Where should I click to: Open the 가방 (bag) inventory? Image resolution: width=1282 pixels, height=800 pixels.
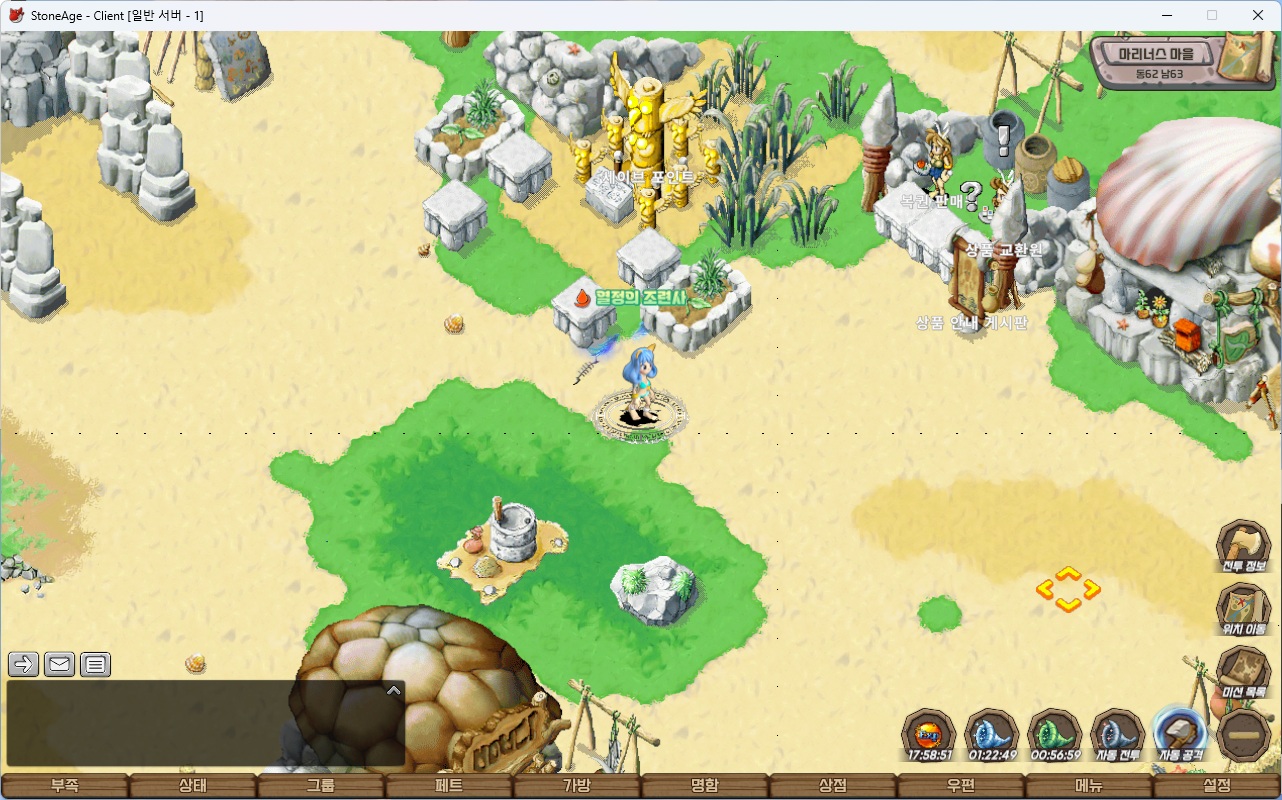coord(577,786)
